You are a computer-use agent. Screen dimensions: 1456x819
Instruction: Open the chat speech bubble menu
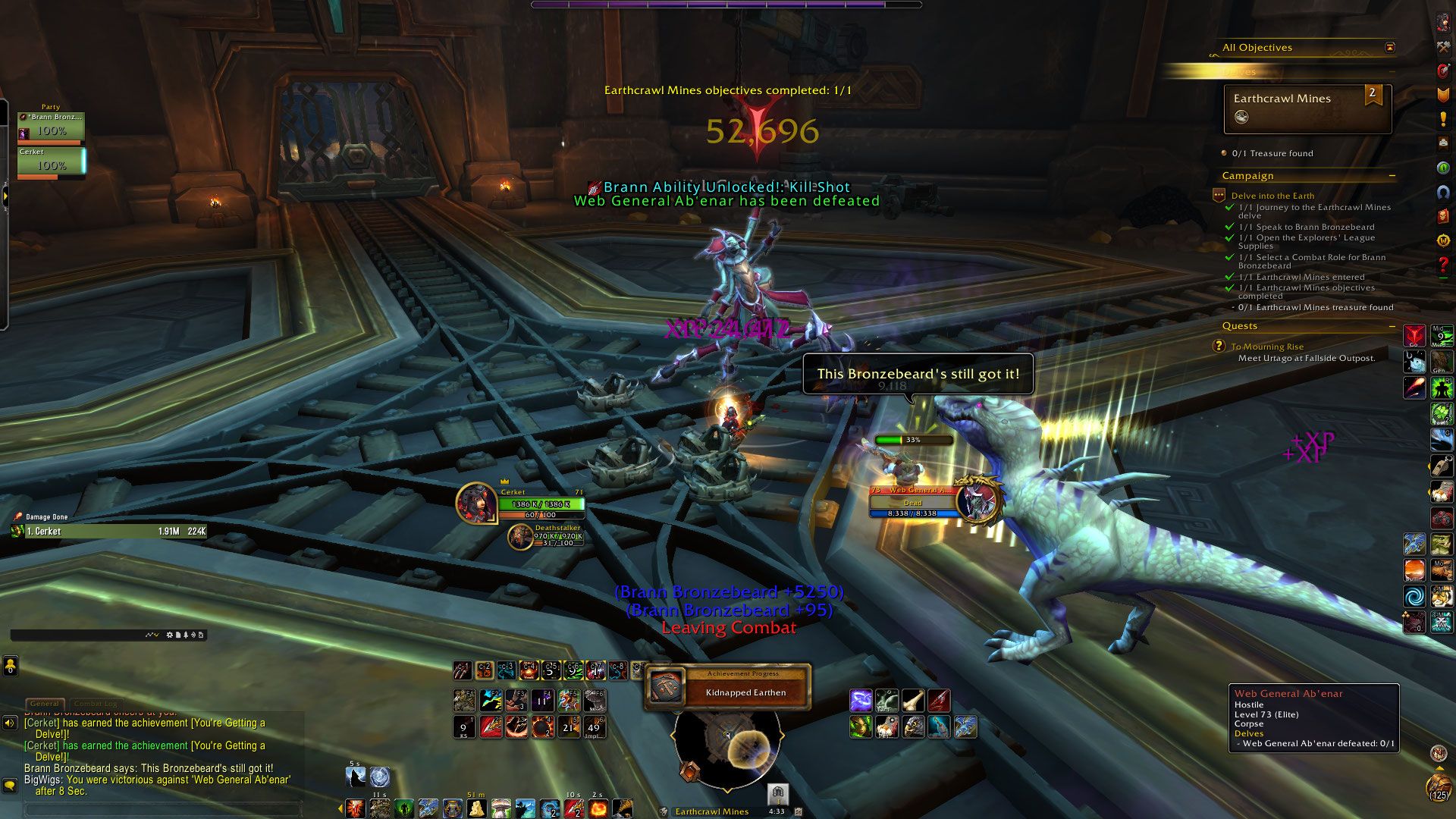click(10, 786)
